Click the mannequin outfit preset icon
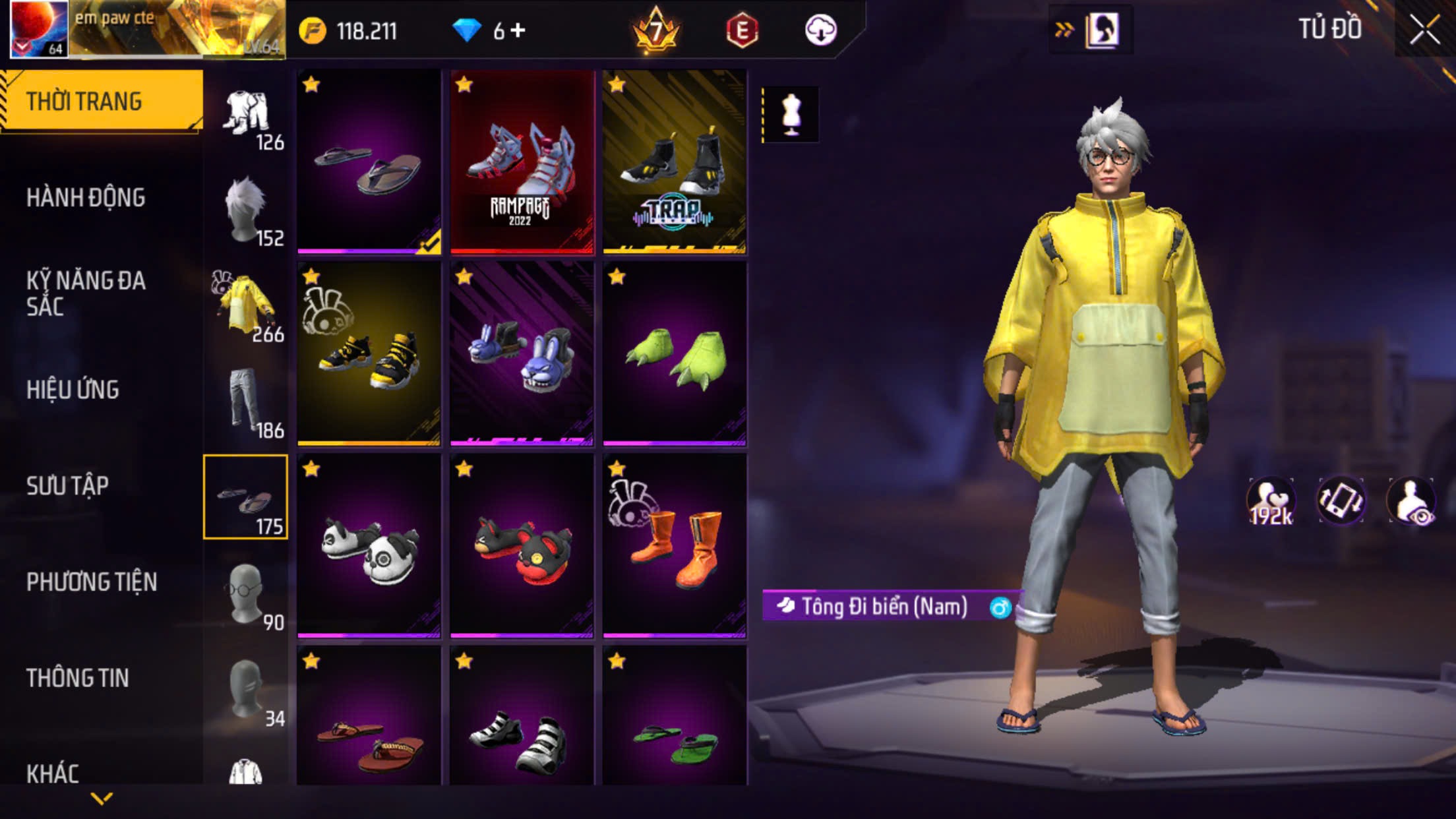This screenshot has width=1456, height=819. 791,114
